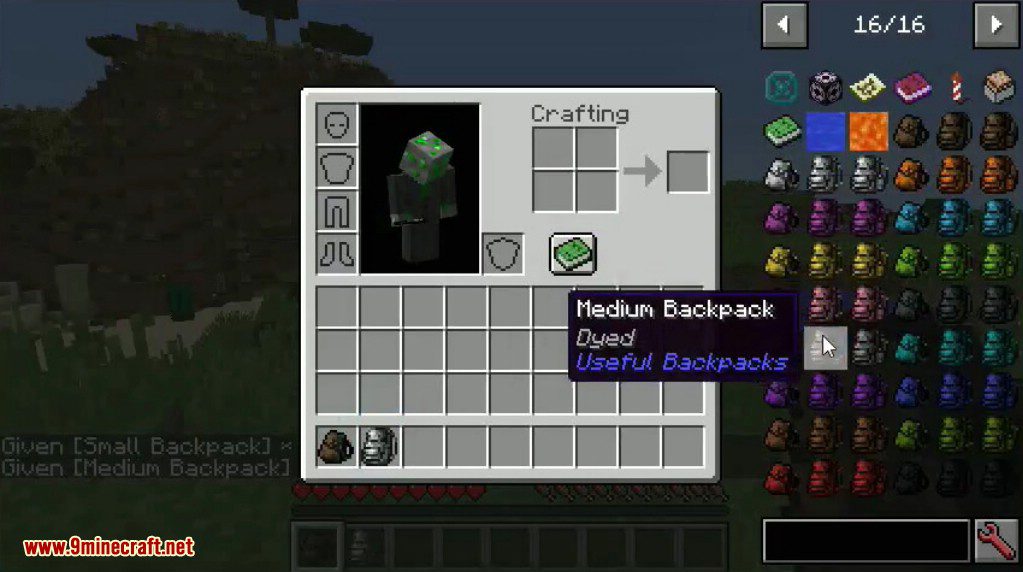Pick the water block from the item list
Image resolution: width=1023 pixels, height=572 pixels.
click(x=825, y=131)
